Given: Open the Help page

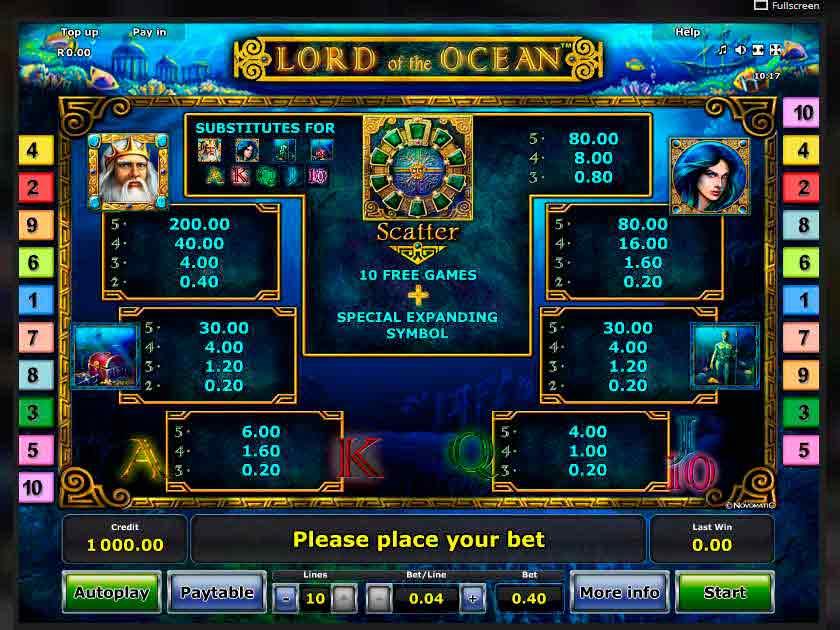Looking at the screenshot, I should tap(688, 32).
